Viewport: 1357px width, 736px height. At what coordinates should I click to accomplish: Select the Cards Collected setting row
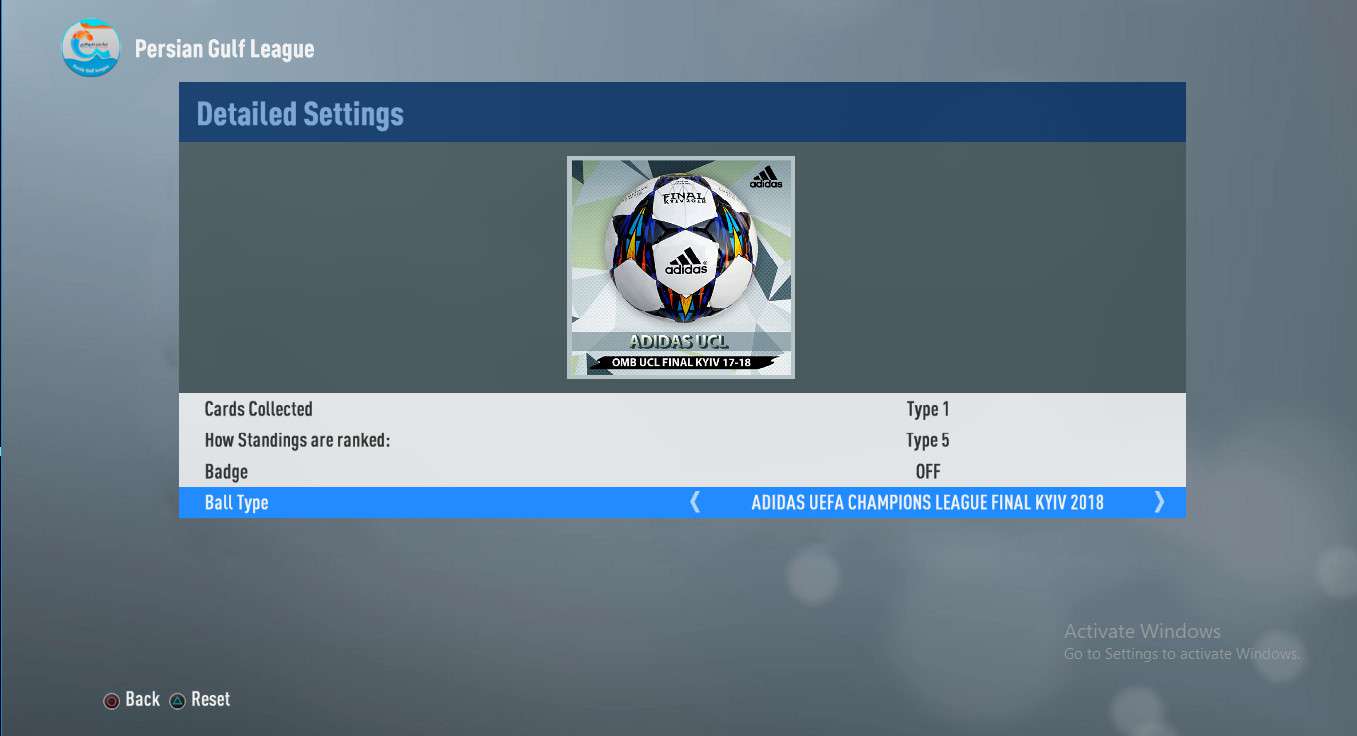(682, 409)
